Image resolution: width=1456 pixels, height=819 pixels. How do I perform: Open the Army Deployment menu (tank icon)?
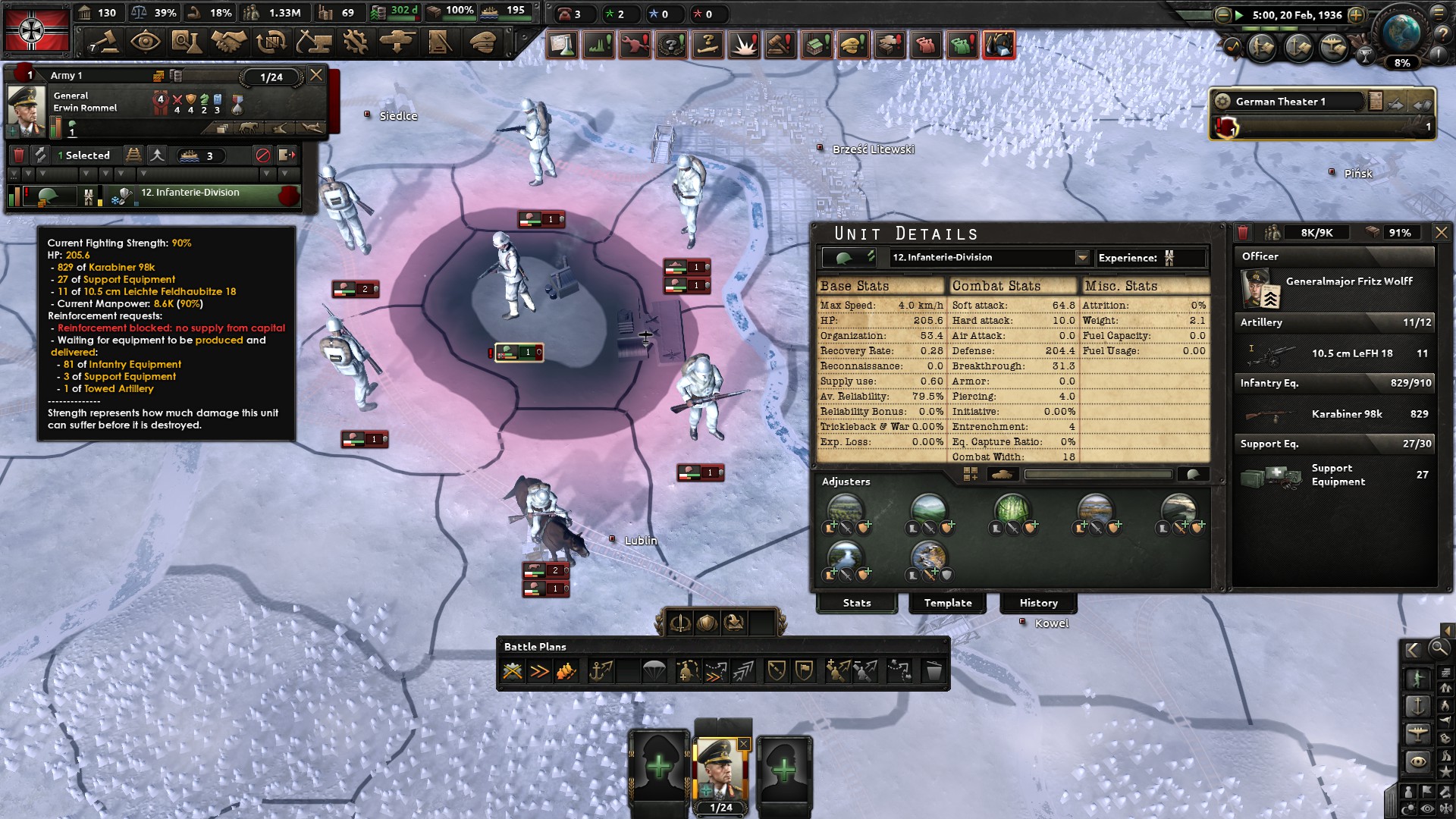click(397, 43)
